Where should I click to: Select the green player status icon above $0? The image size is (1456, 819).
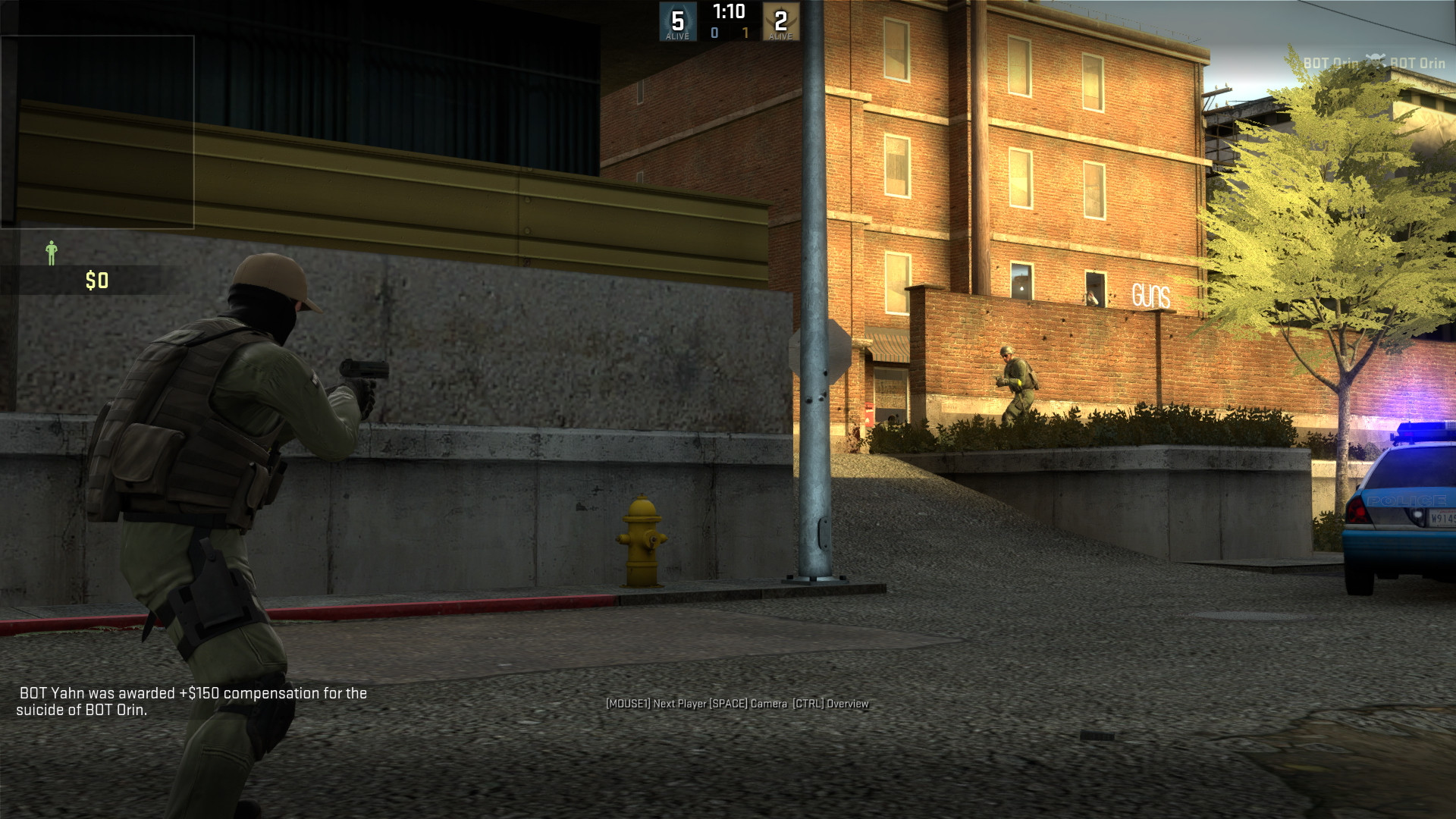point(51,253)
